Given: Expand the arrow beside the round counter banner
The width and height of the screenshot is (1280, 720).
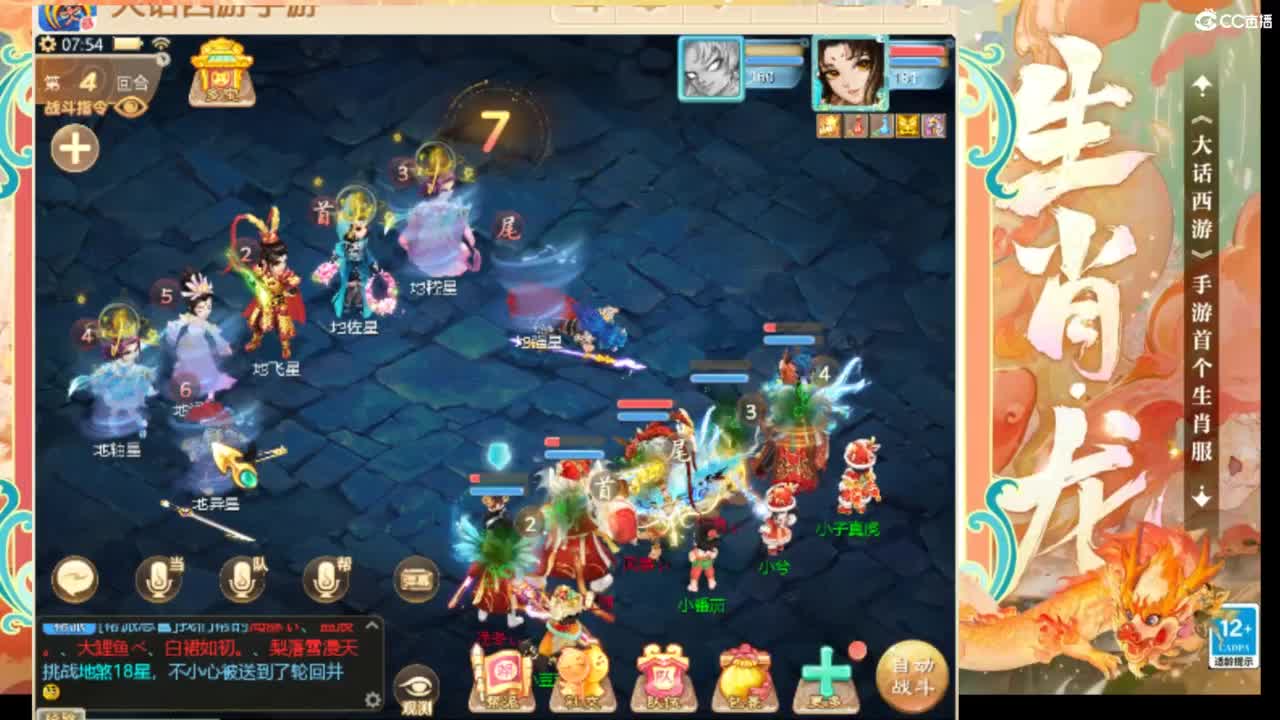Looking at the screenshot, I should click(162, 59).
